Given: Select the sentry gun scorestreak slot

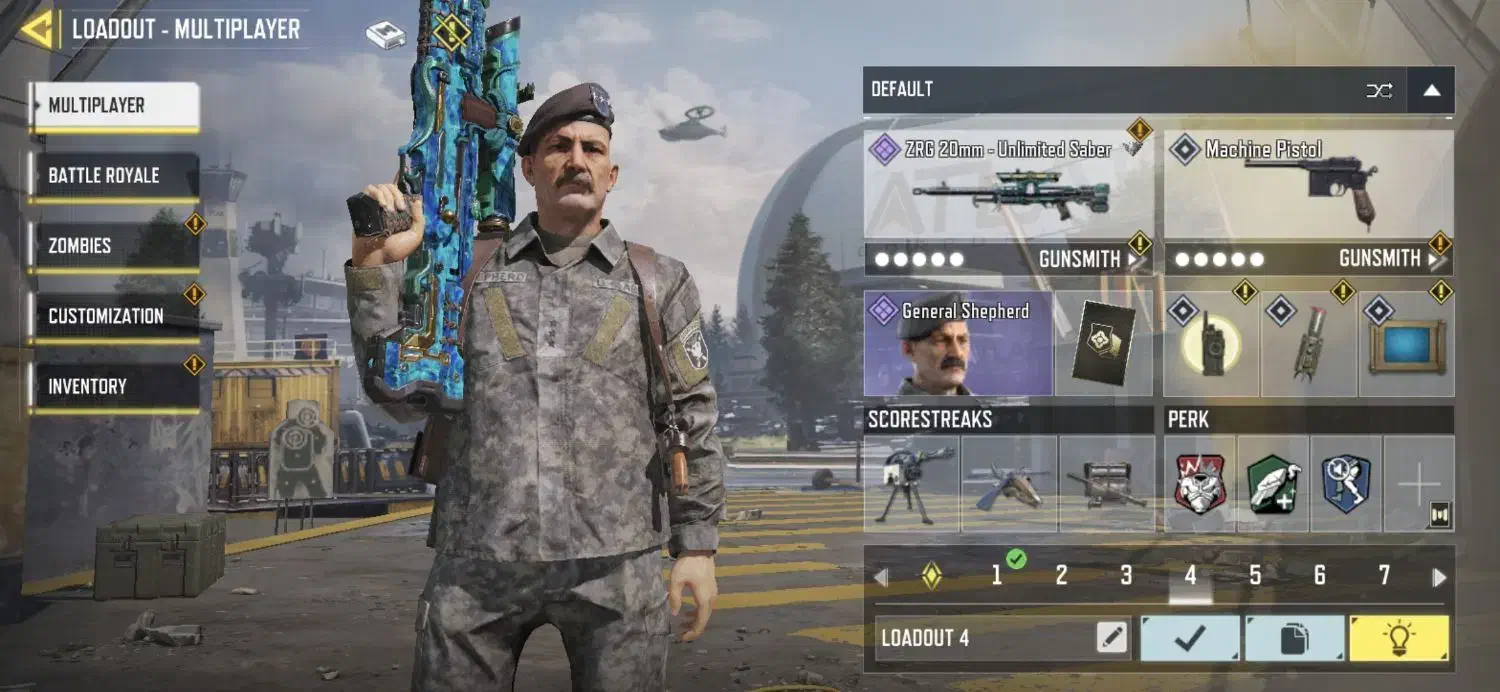Looking at the screenshot, I should pos(911,484).
